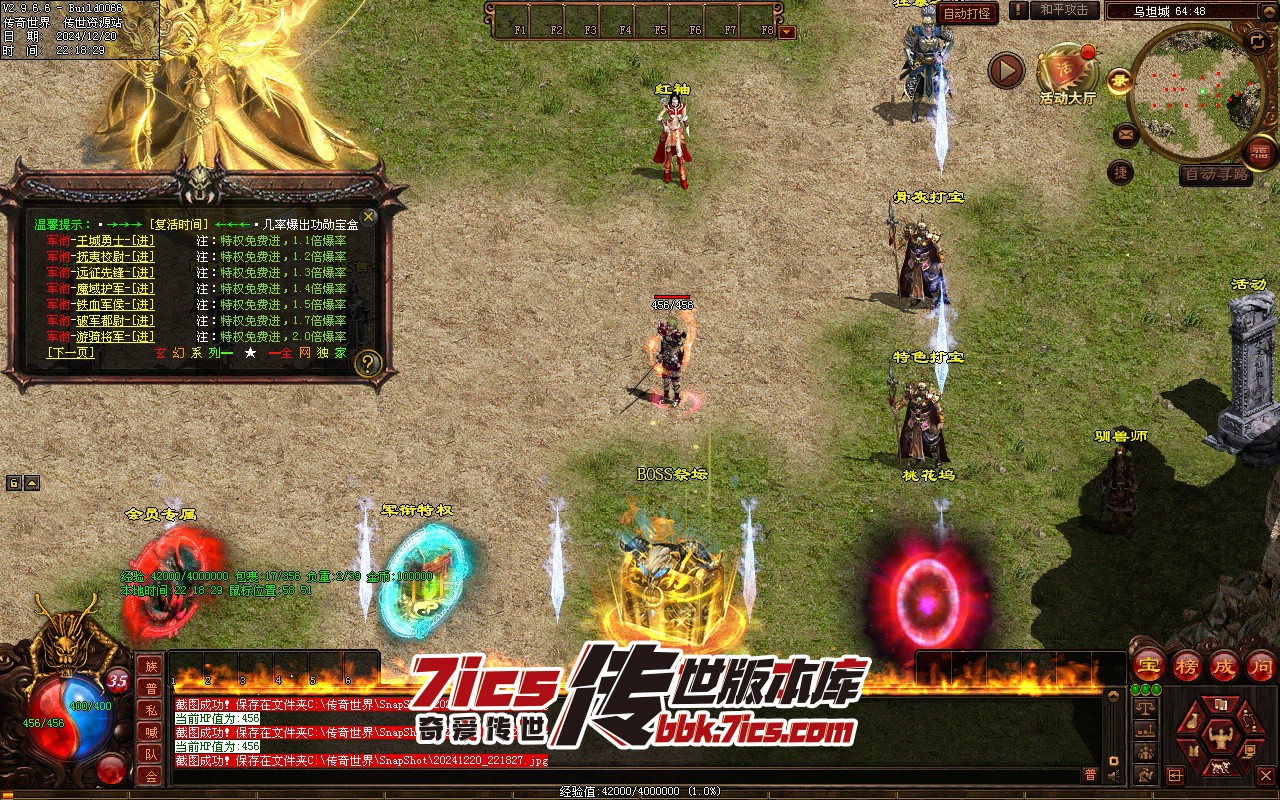Close the military rank dialog

[x=369, y=216]
